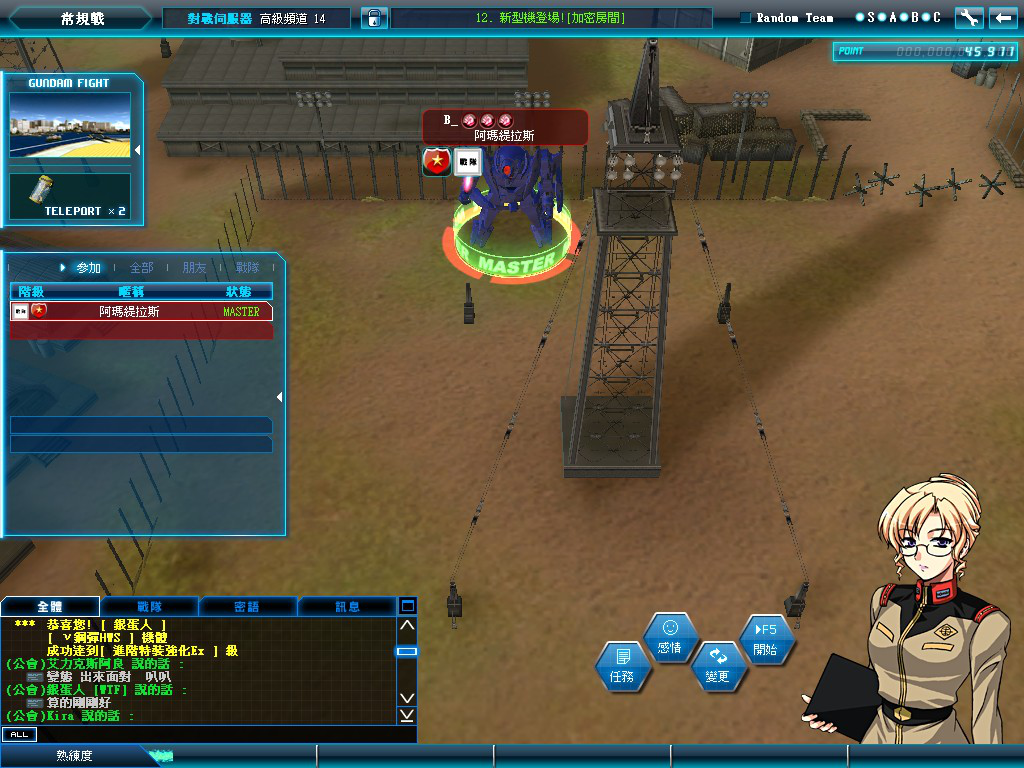This screenshot has height=768, width=1024.
Task: Select player row 阿瑪緹拉斯 in list
Action: [x=141, y=312]
